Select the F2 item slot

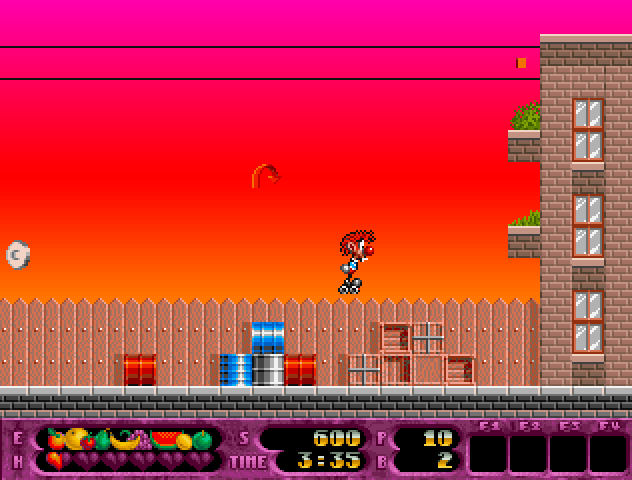[x=529, y=453]
